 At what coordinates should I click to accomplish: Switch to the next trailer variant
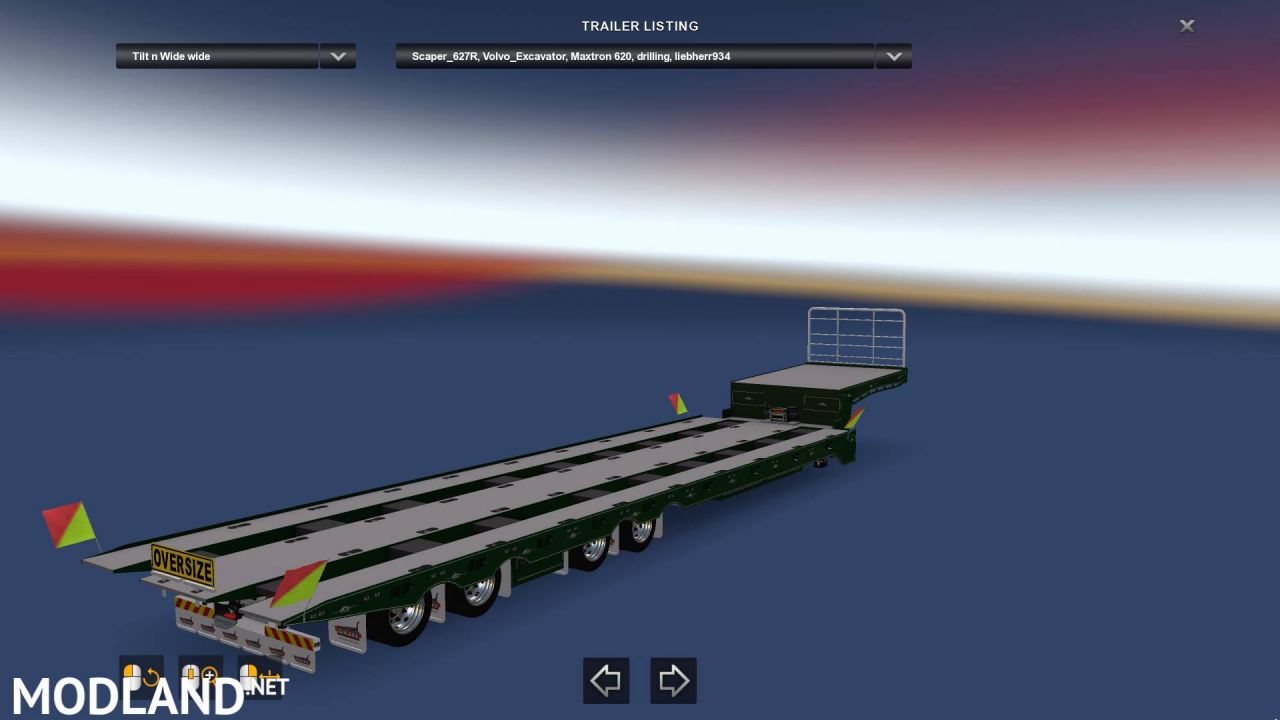(x=672, y=680)
